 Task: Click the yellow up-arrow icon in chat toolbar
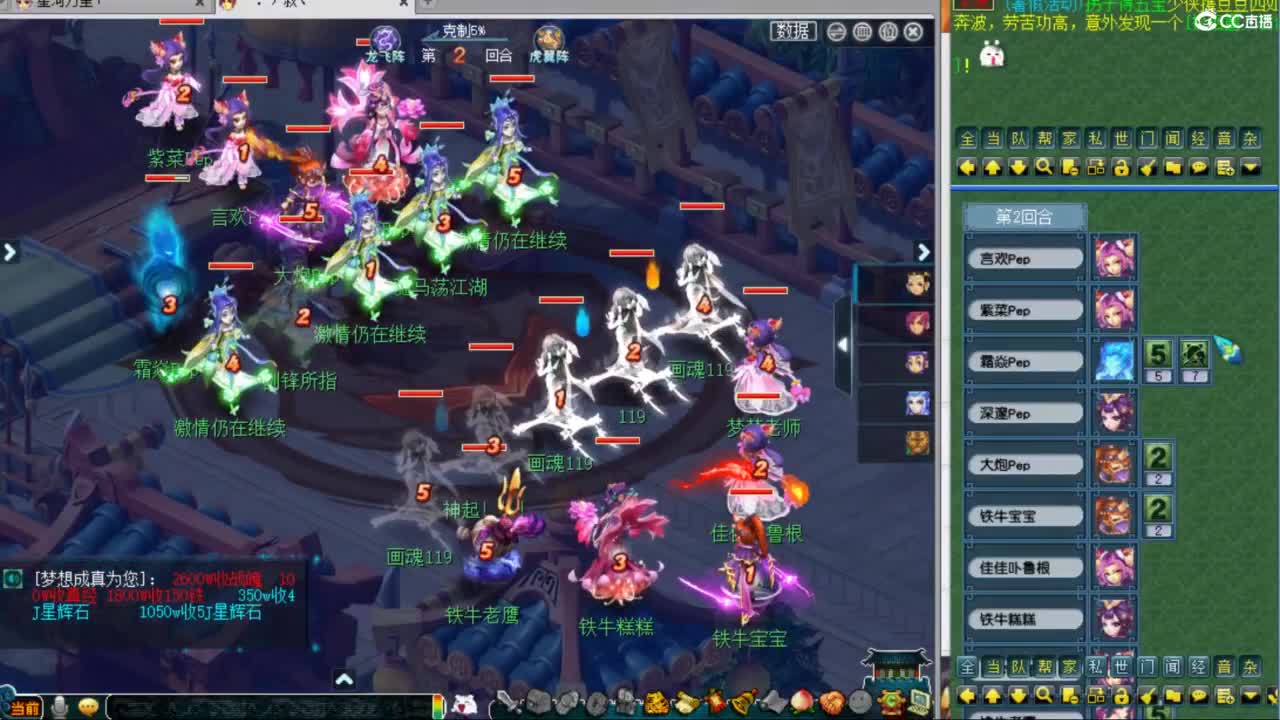pos(993,167)
